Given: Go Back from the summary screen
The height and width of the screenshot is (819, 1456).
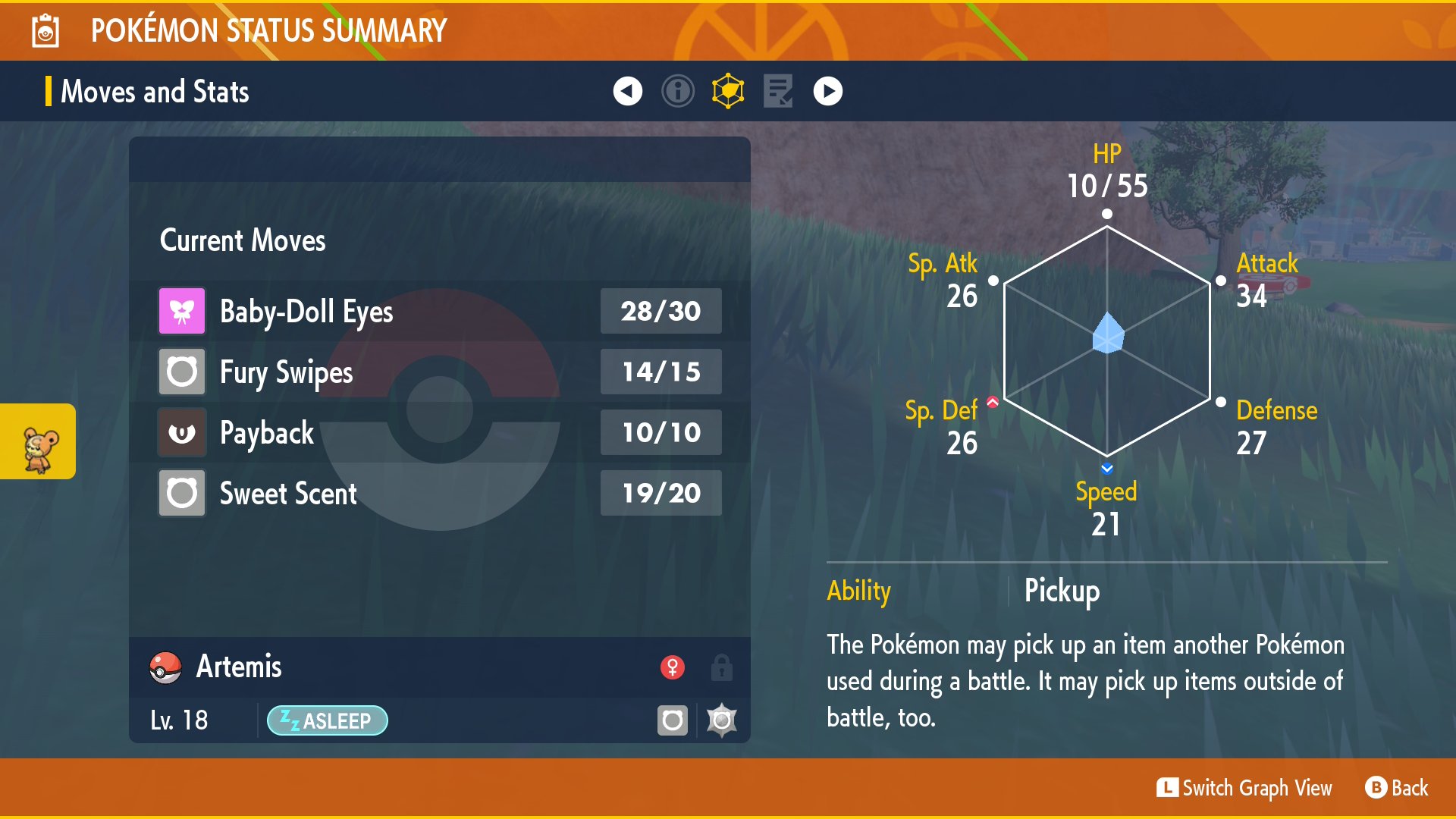Looking at the screenshot, I should (1397, 788).
